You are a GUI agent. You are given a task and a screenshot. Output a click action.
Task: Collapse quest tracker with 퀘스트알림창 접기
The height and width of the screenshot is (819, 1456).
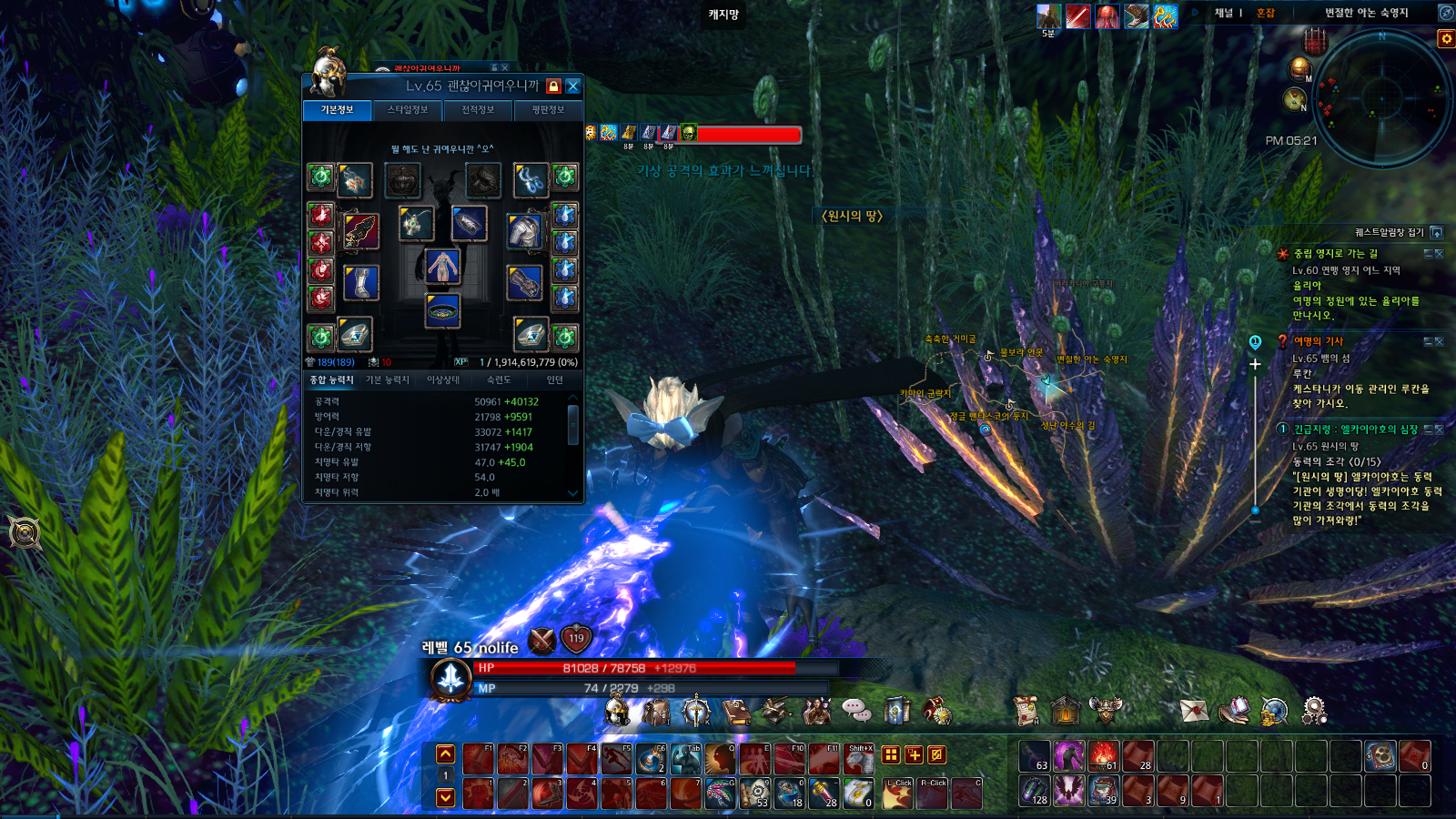(1437, 233)
